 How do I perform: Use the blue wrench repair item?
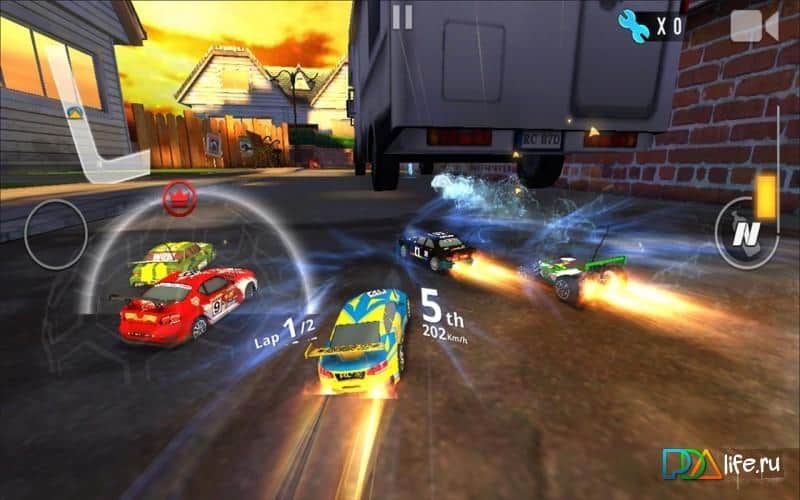pos(633,24)
